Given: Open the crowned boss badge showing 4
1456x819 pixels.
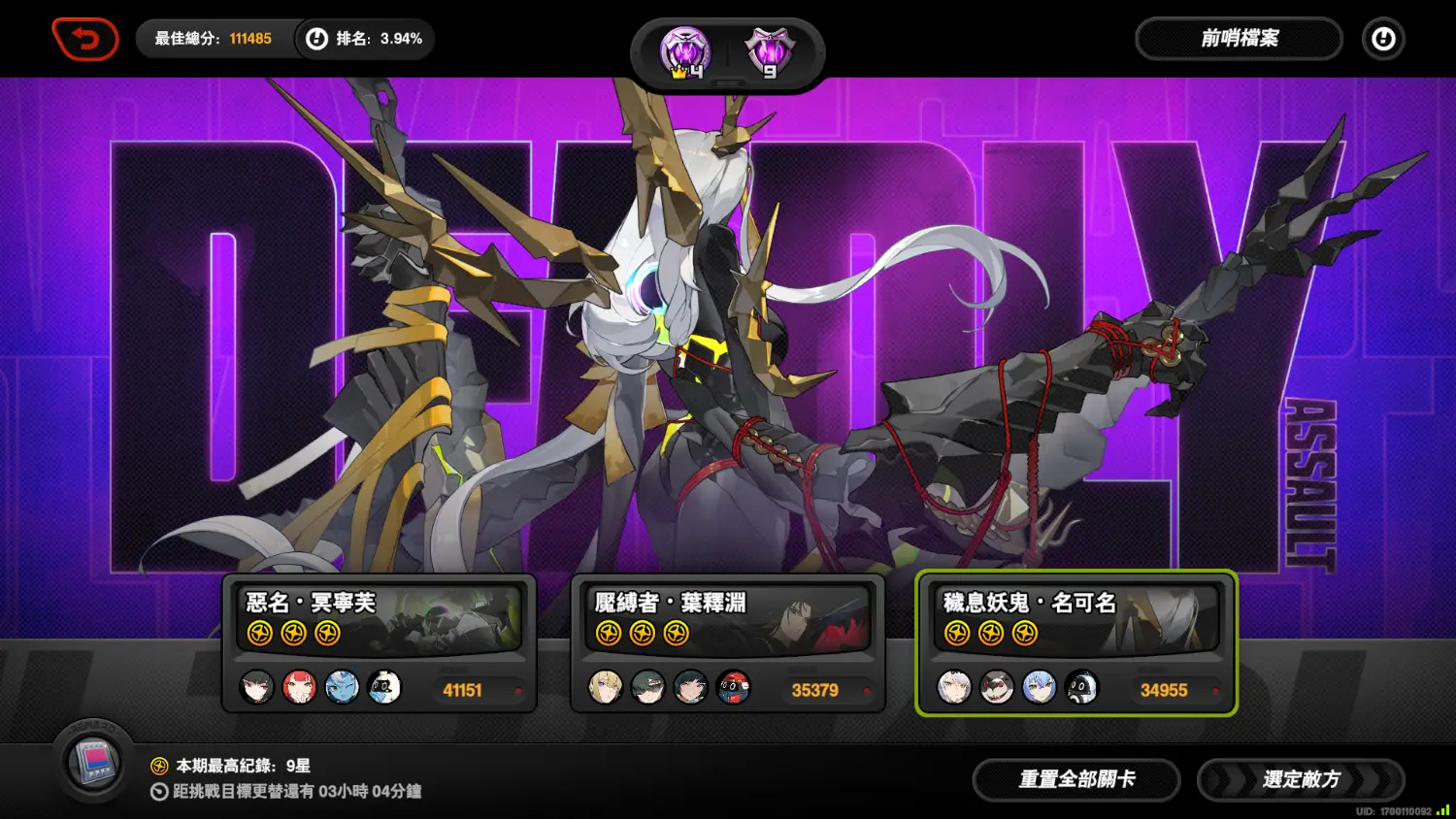Looking at the screenshot, I should (686, 52).
